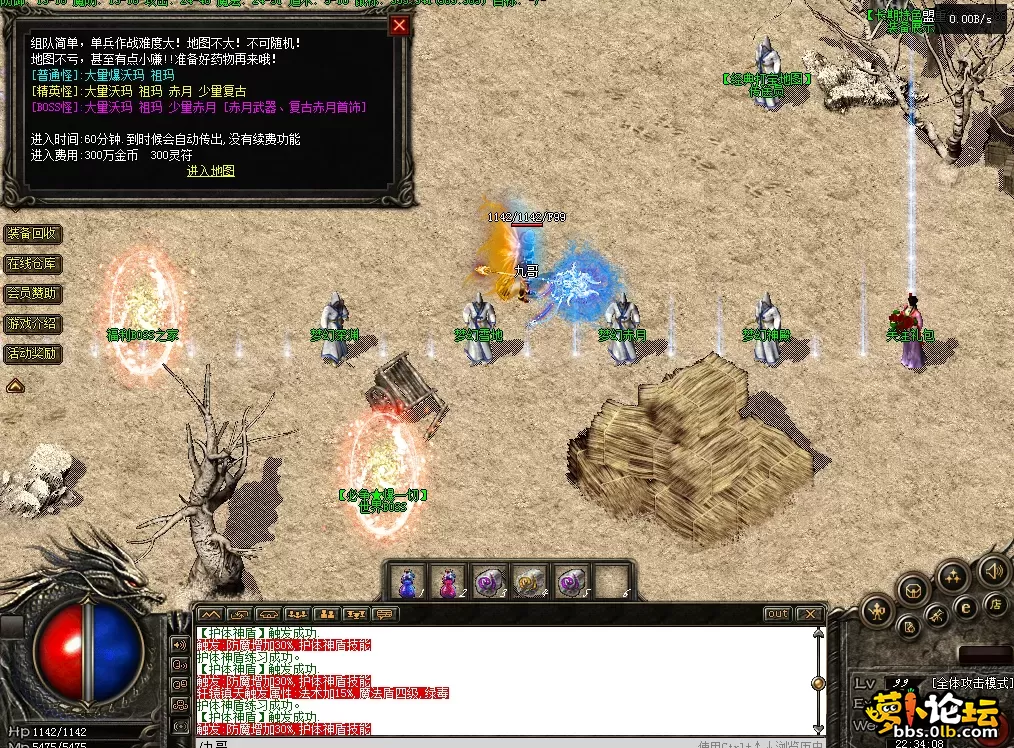Collapse the side menu with the arrow
This screenshot has height=748, width=1014.
pos(16,385)
